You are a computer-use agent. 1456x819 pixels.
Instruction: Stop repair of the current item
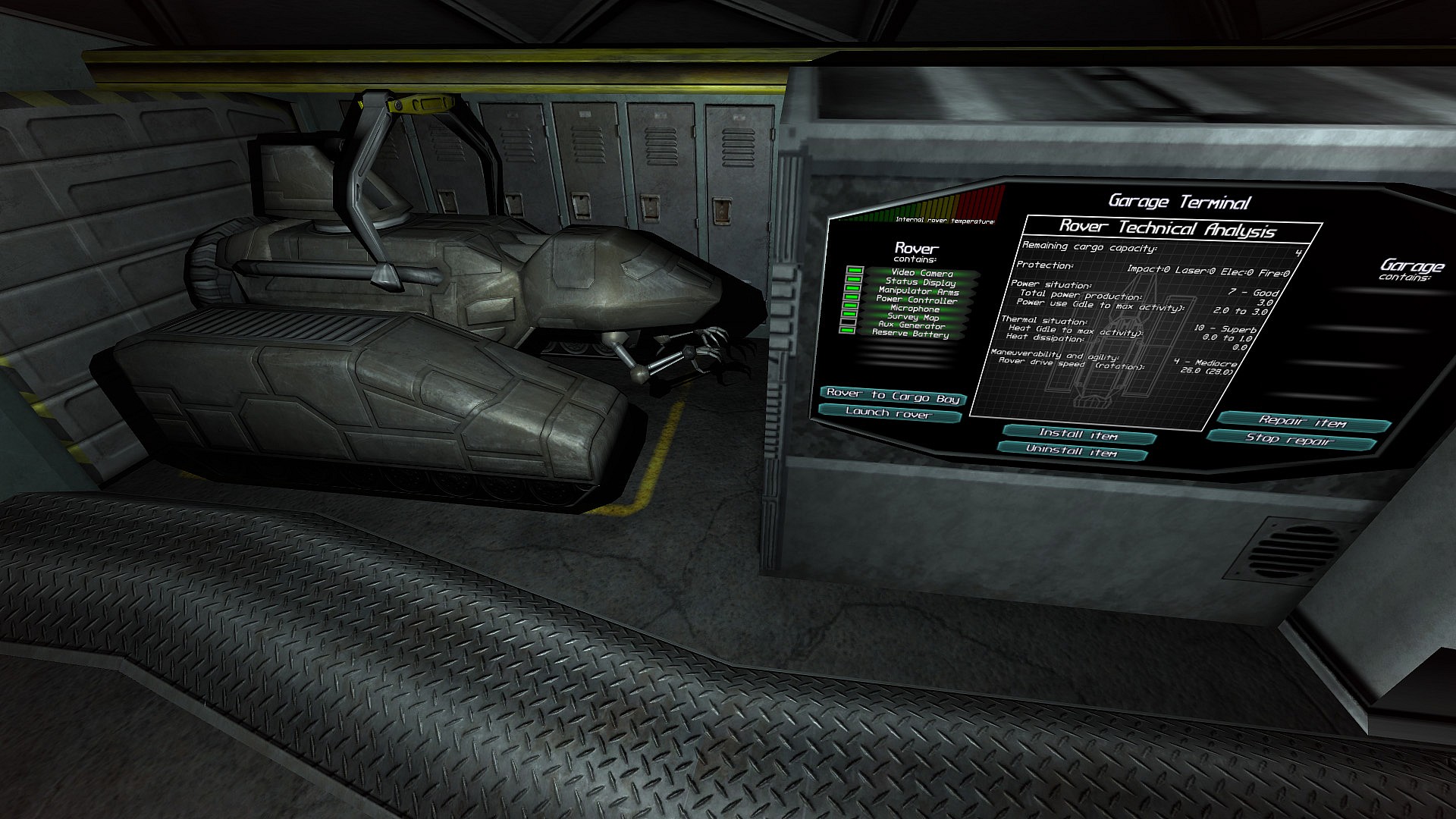(x=1289, y=439)
